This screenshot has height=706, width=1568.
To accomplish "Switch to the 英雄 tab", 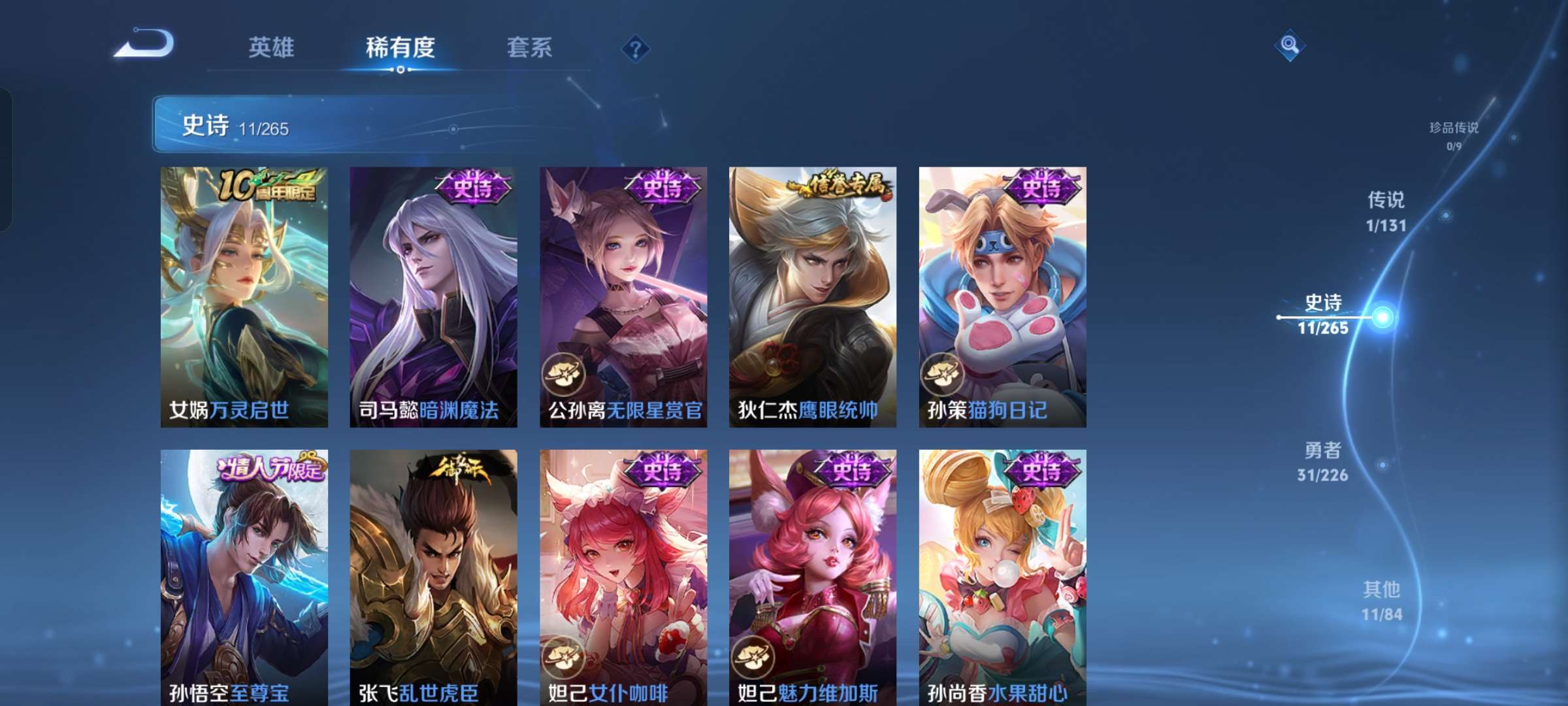I will tap(272, 47).
